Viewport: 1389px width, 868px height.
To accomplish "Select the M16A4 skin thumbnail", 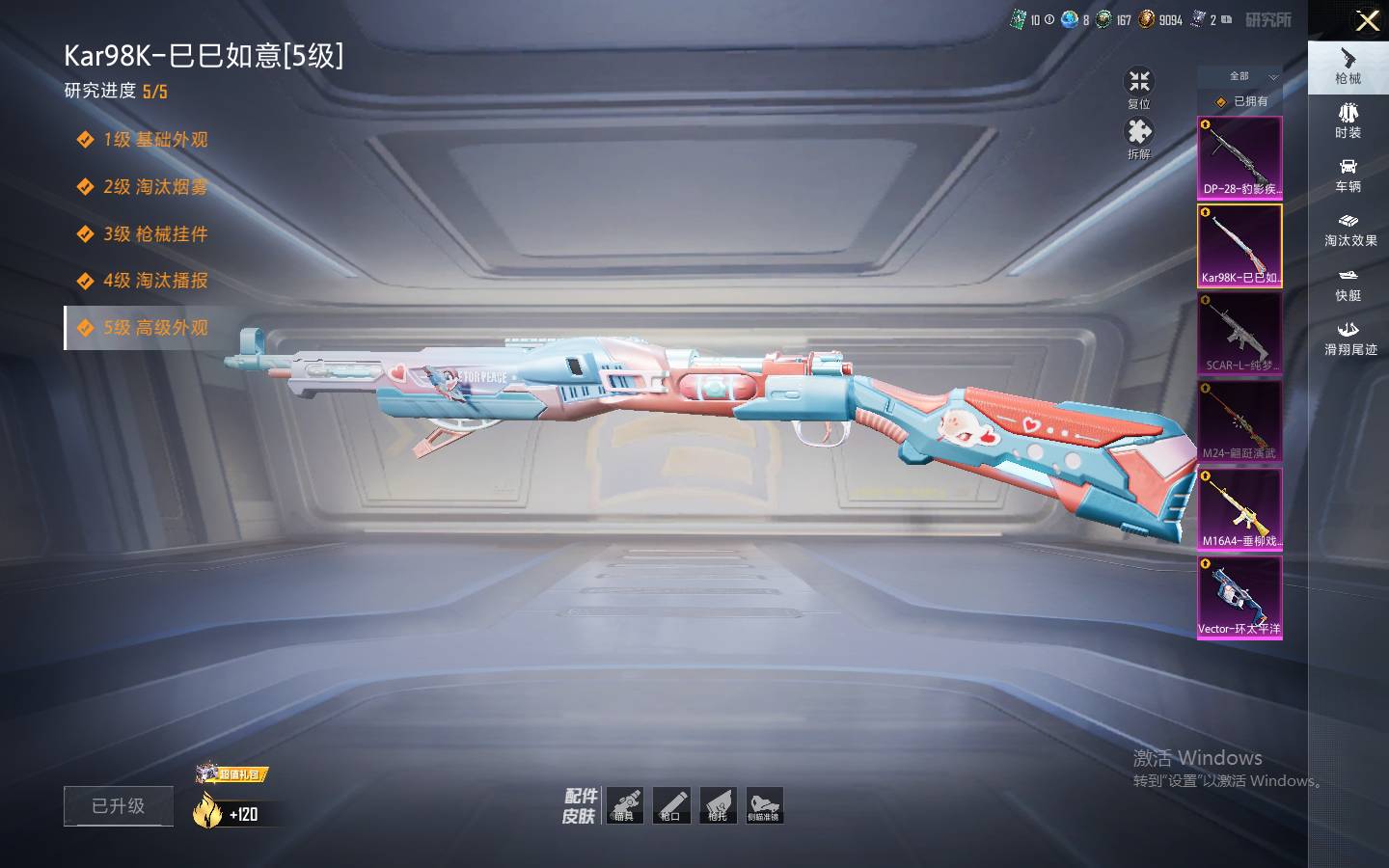I will [x=1239, y=509].
